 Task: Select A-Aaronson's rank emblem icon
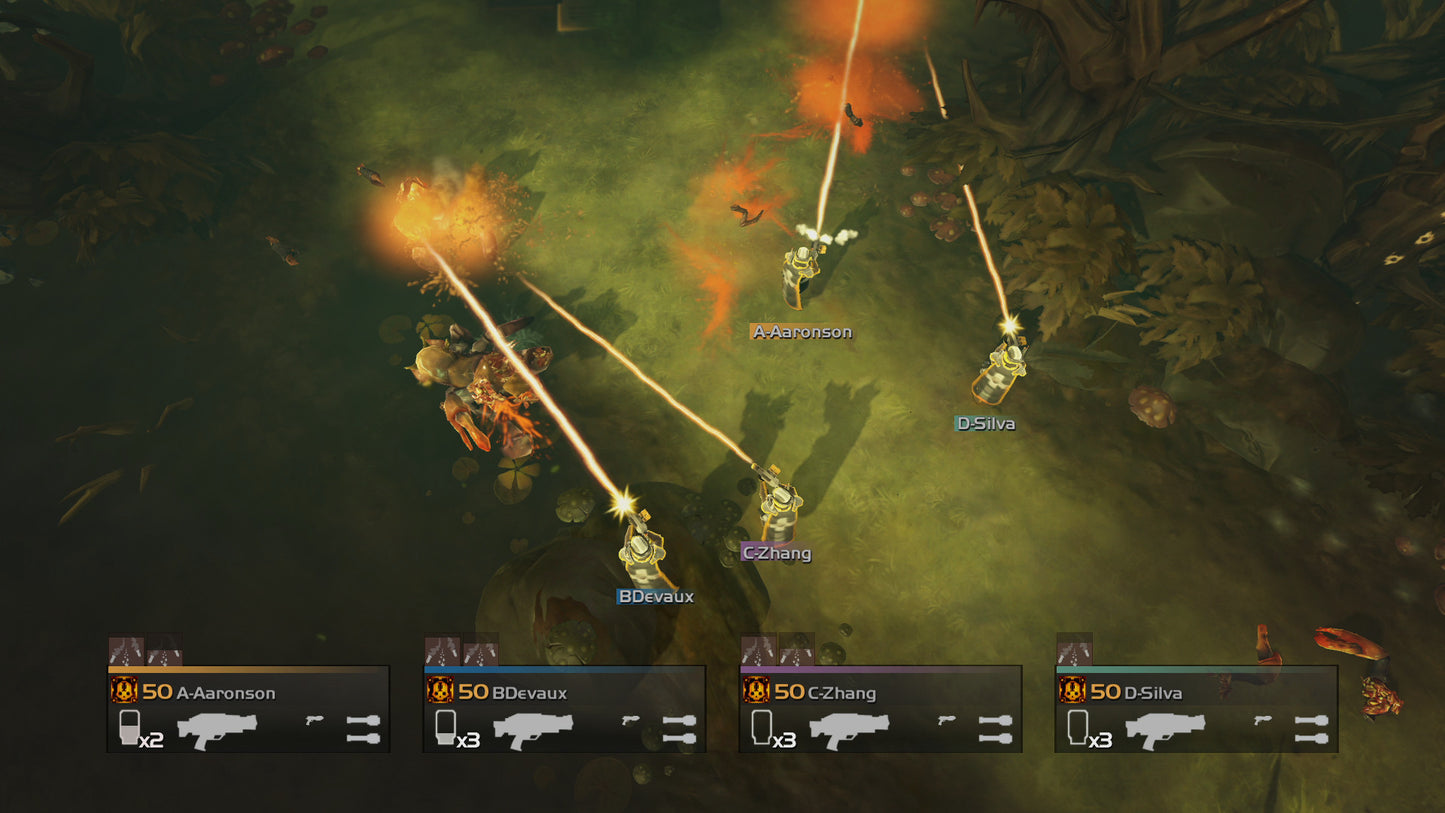(124, 691)
